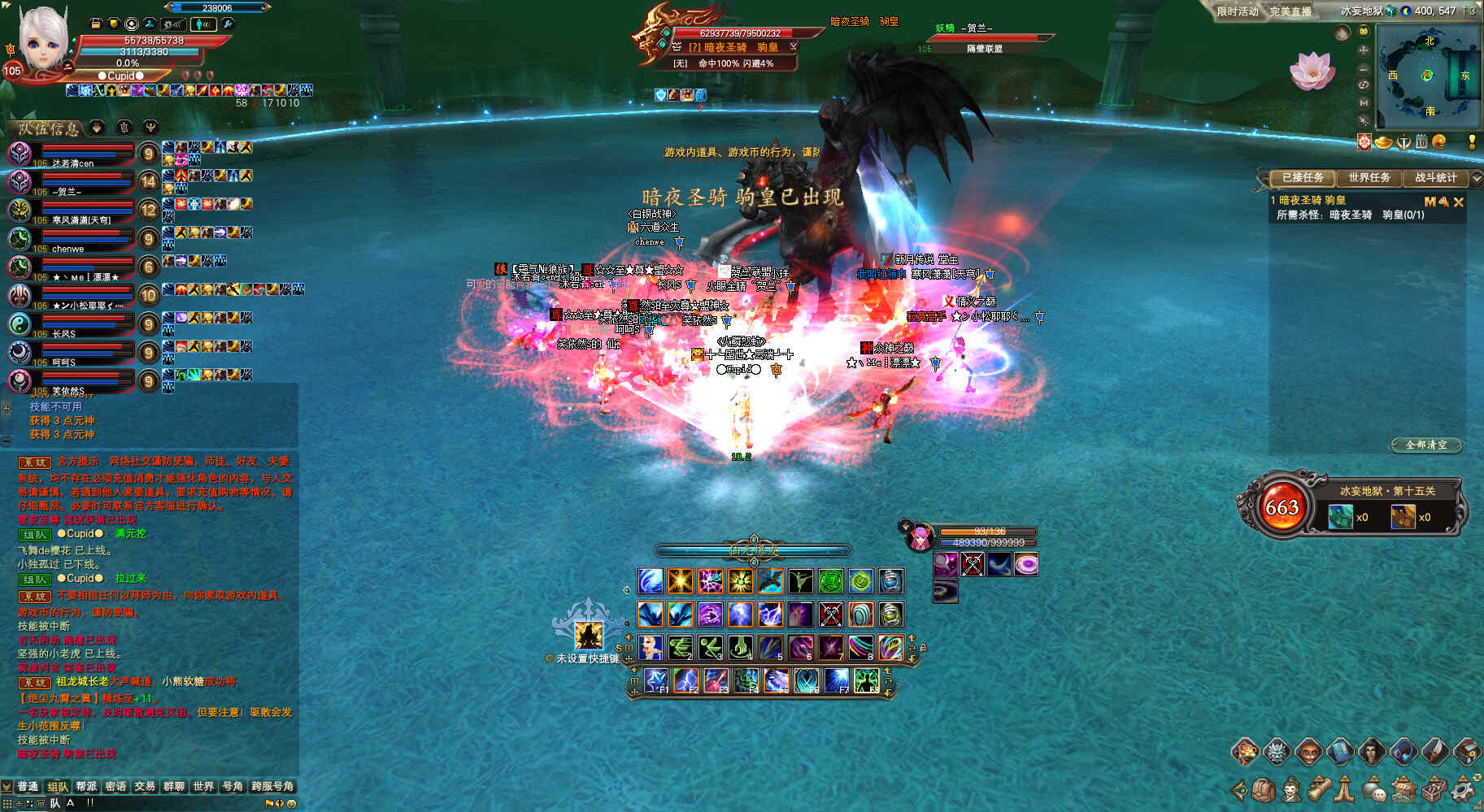Click the gold ingot shop icon
Viewport: 1484px width, 812px height.
tap(1383, 143)
